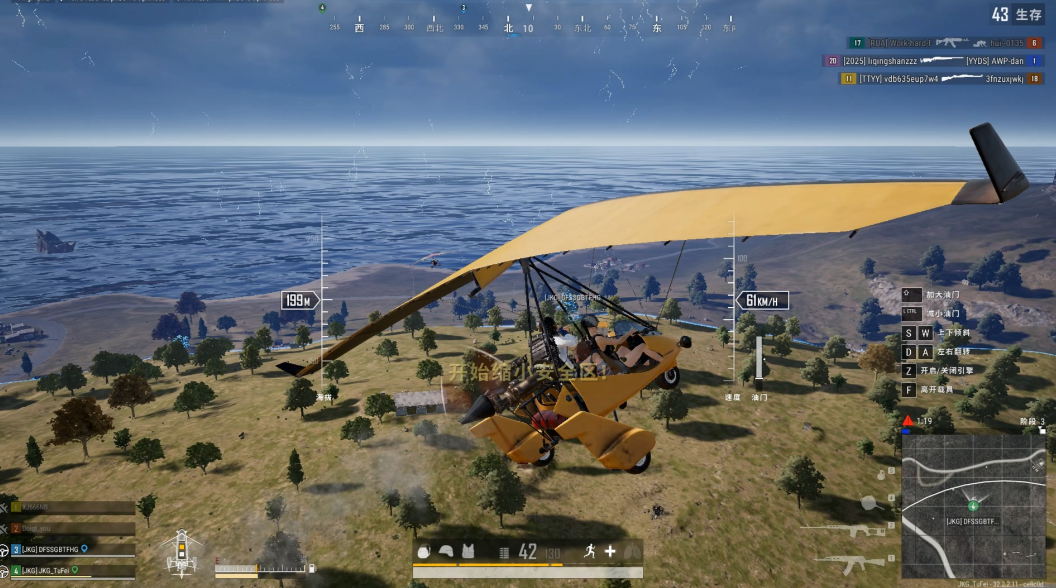
Task: Click the teammate marker on the minimap
Action: (x=973, y=506)
